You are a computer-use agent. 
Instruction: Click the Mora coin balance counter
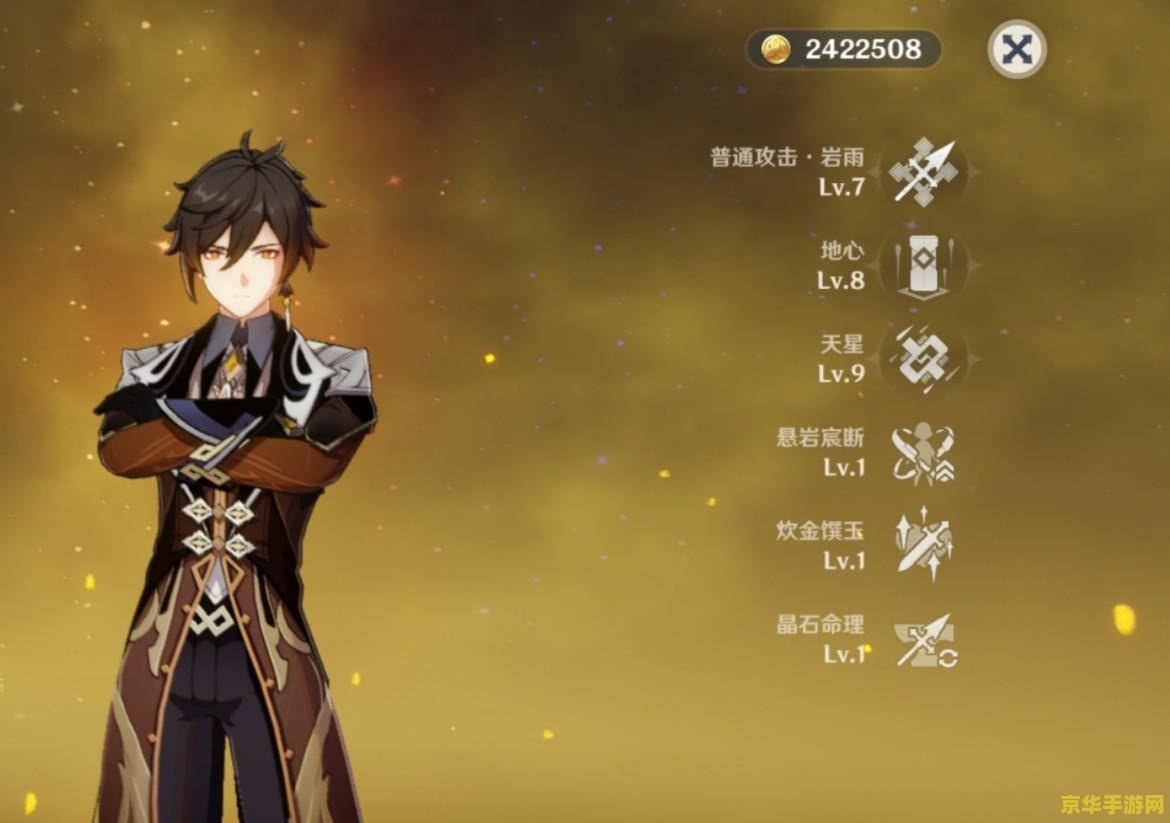click(843, 49)
